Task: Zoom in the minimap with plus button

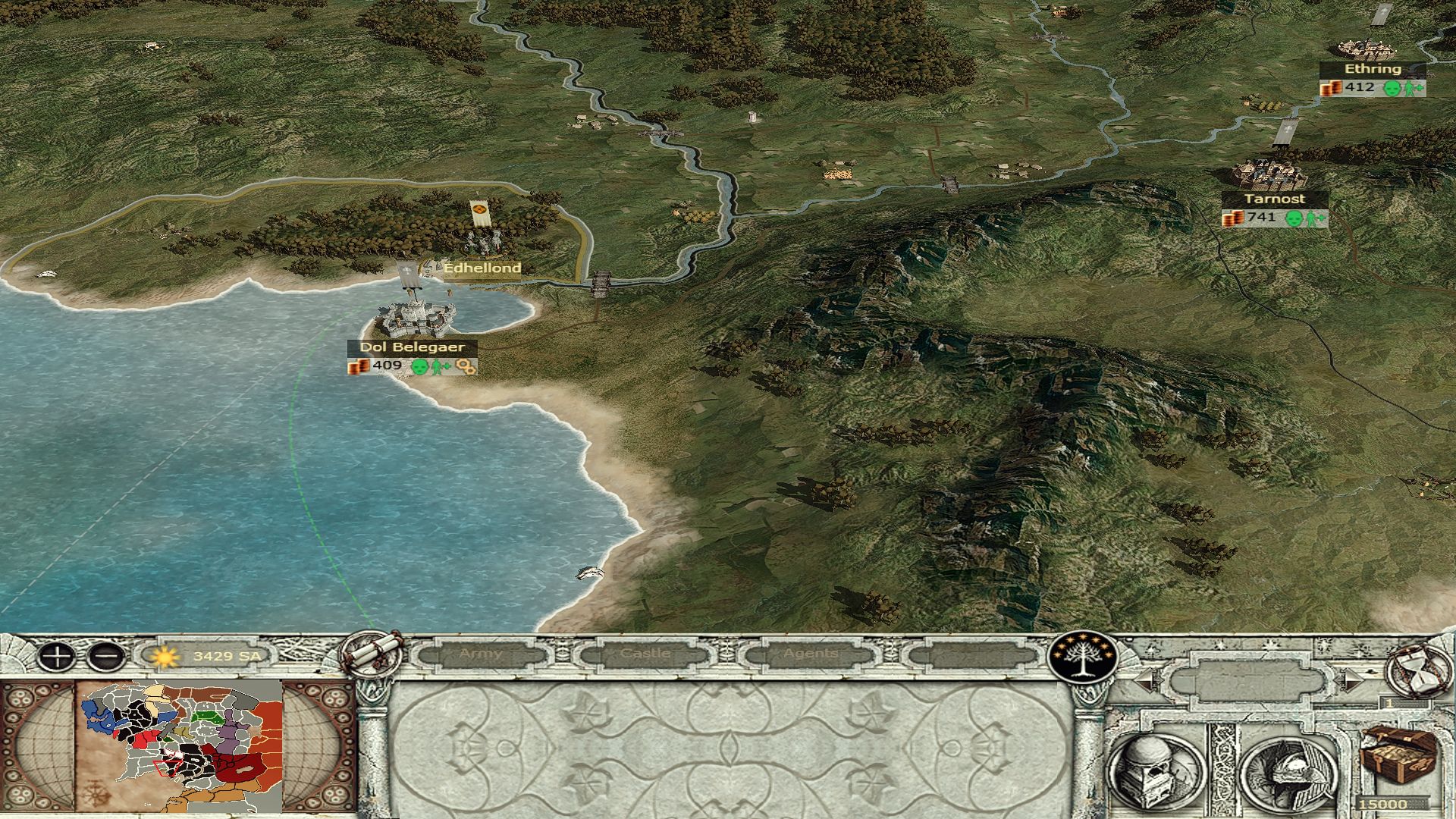Action: (x=56, y=656)
